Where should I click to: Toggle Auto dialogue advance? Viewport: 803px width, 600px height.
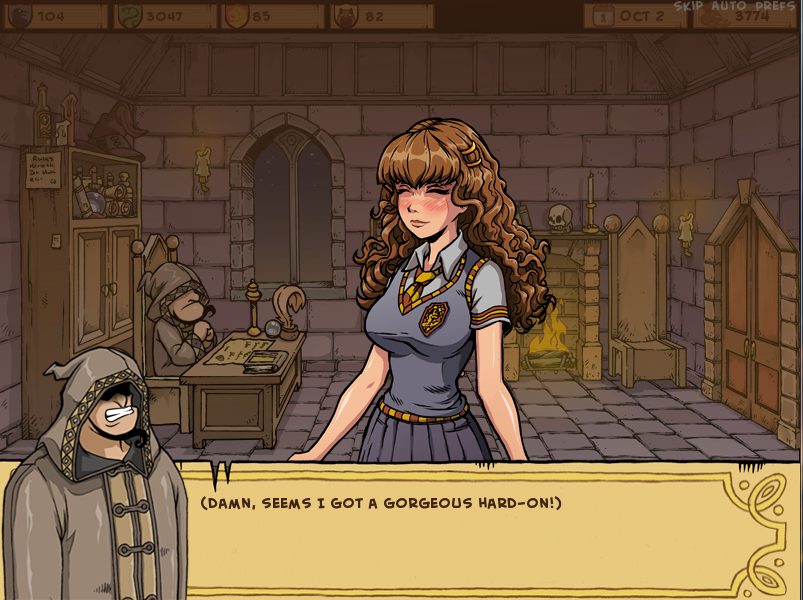click(727, 6)
